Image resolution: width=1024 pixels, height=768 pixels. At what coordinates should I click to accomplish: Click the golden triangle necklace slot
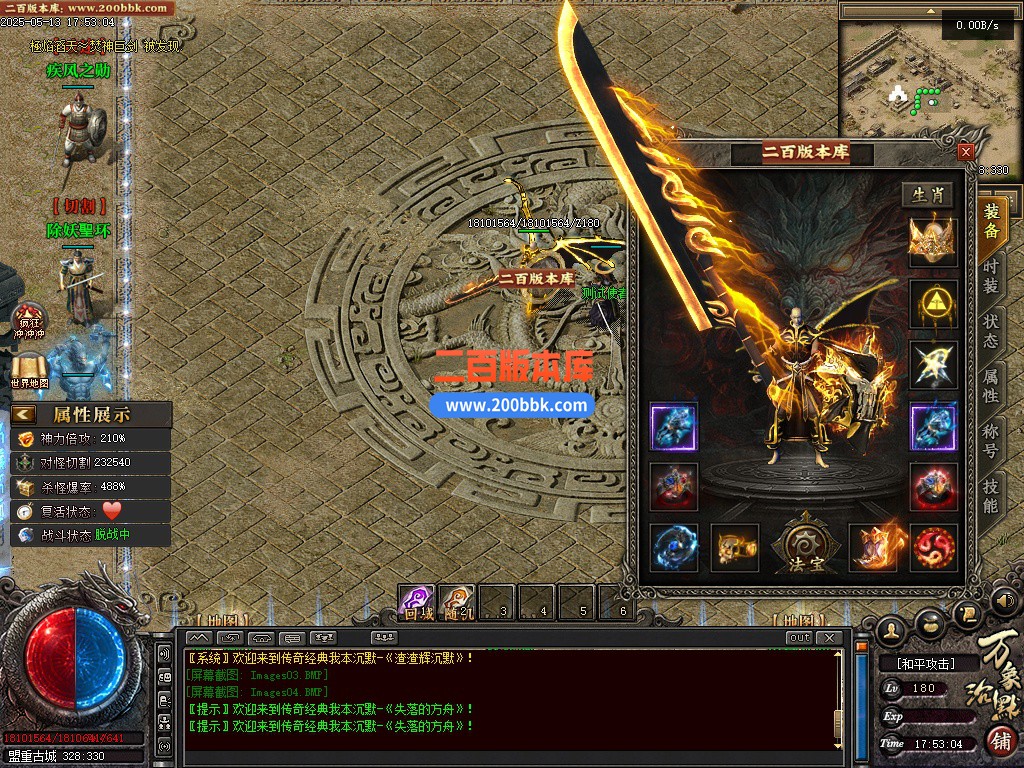pyautogui.click(x=932, y=303)
